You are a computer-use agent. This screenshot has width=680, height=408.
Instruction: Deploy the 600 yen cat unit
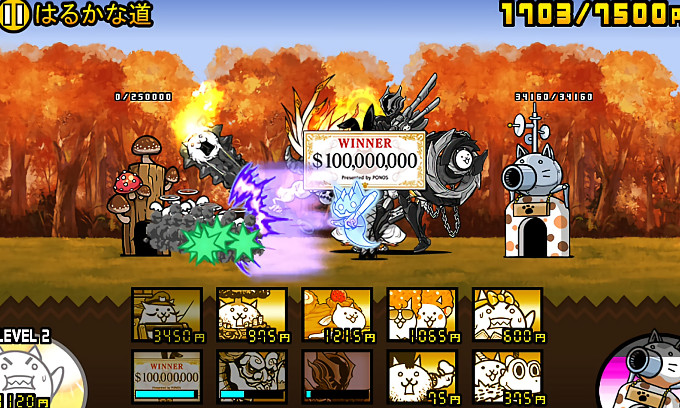point(507,315)
